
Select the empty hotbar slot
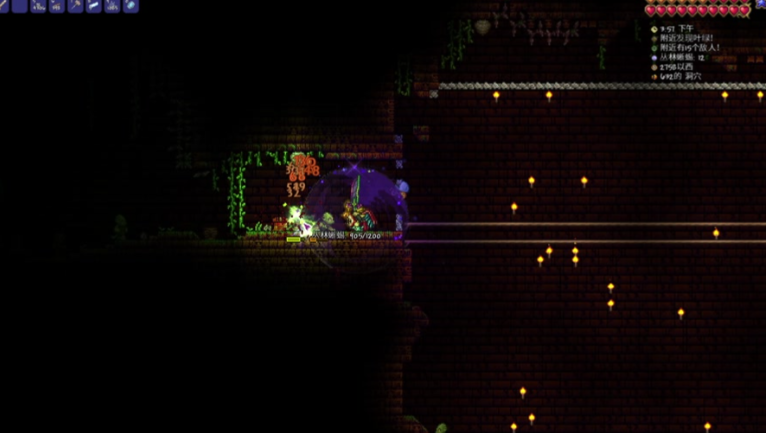pyautogui.click(x=20, y=6)
